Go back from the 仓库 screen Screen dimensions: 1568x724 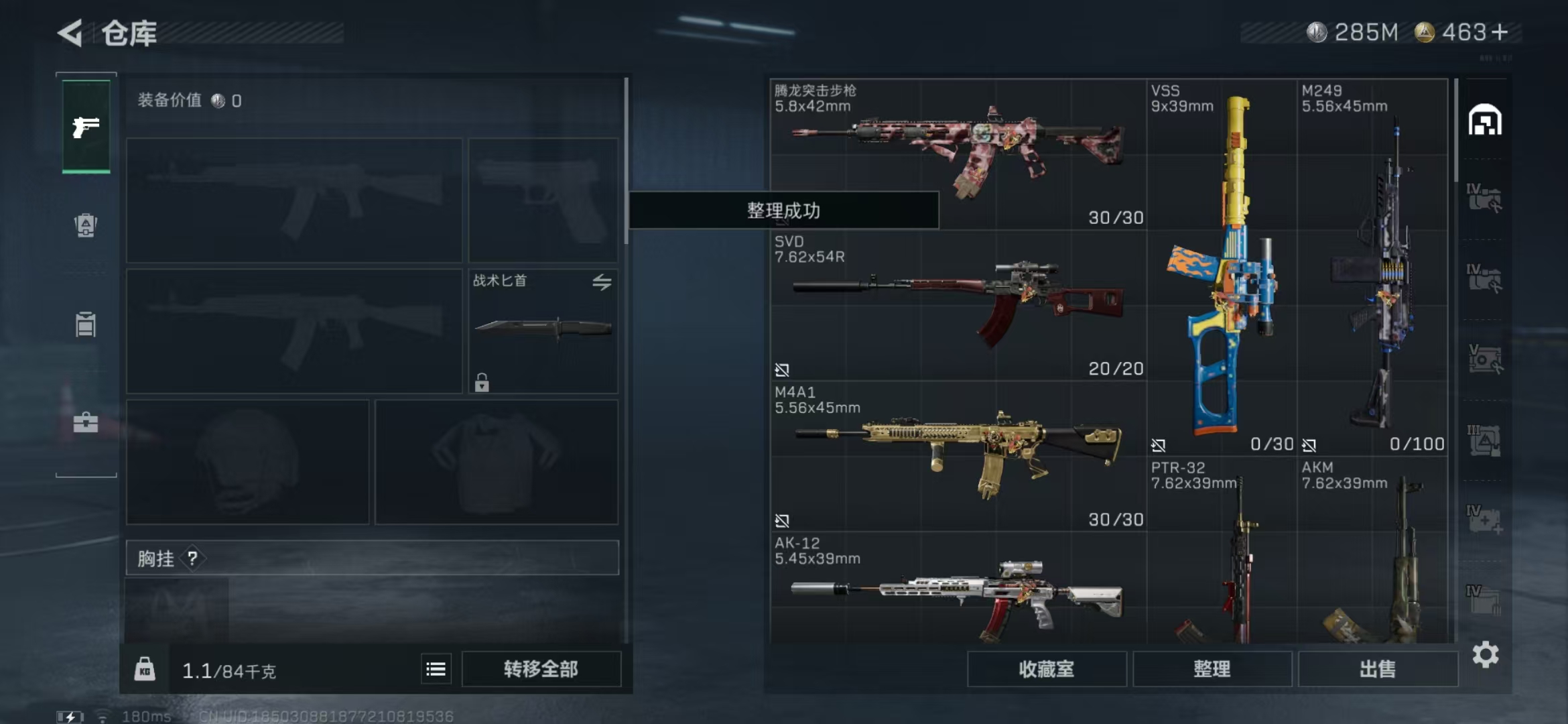[x=70, y=33]
